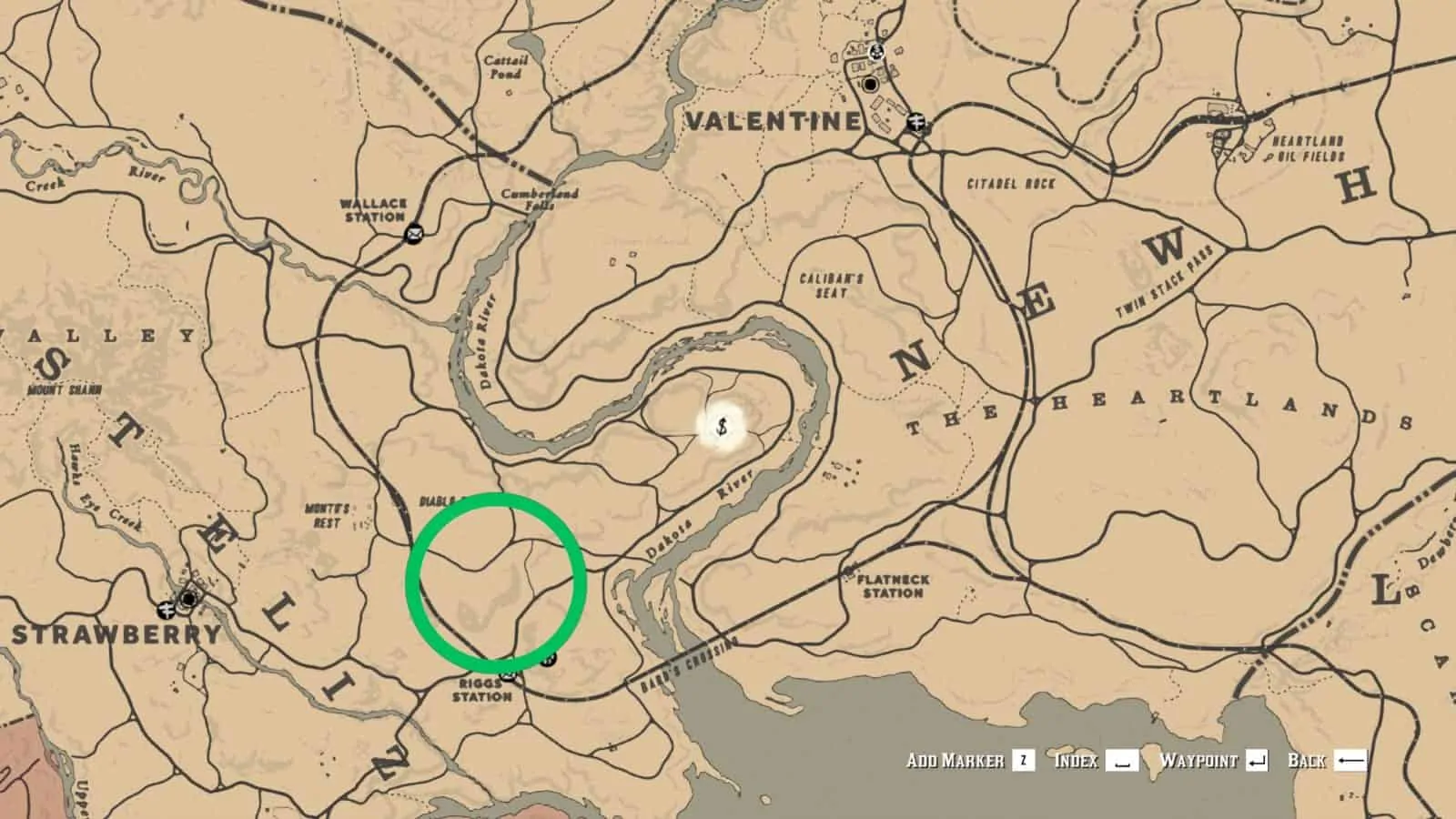This screenshot has width=1456, height=819.
Task: Click the Heartland Oil Fields label
Action: (x=1308, y=148)
